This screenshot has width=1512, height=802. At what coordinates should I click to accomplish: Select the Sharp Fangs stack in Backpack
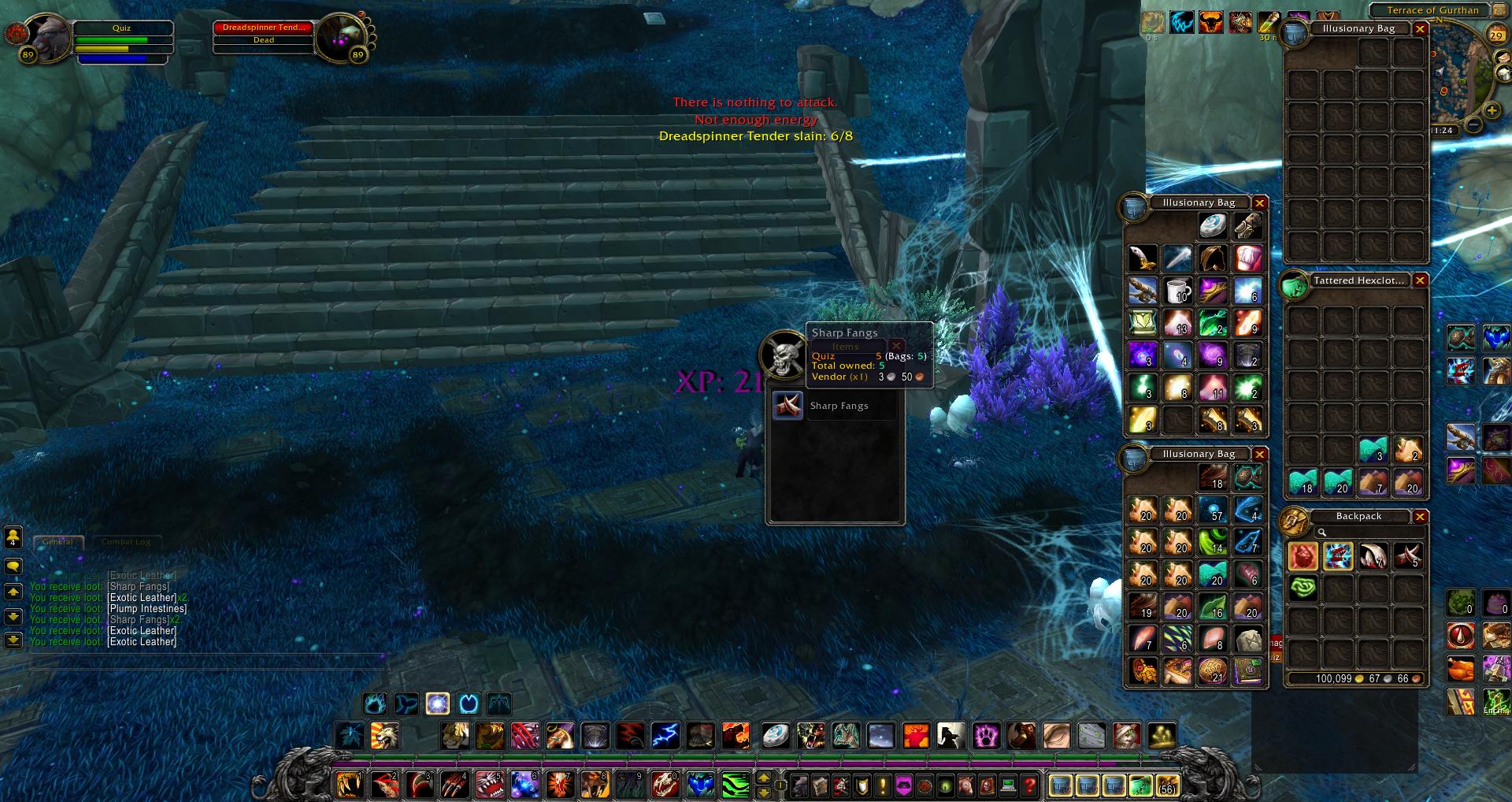click(1408, 556)
